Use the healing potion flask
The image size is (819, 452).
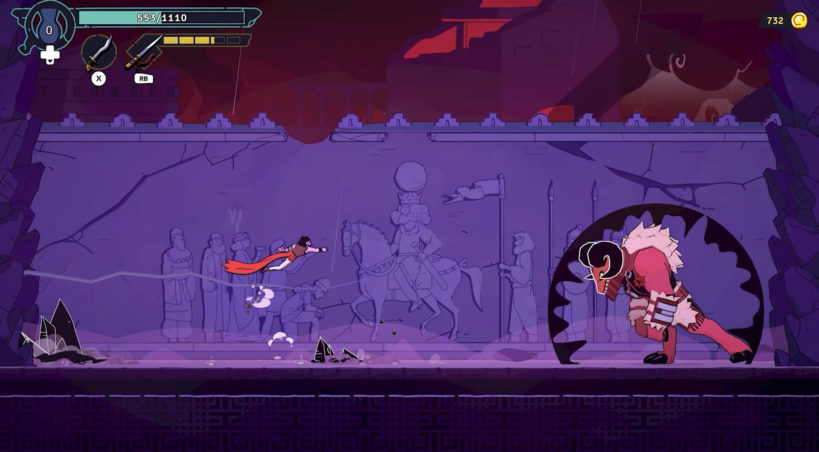(x=48, y=26)
